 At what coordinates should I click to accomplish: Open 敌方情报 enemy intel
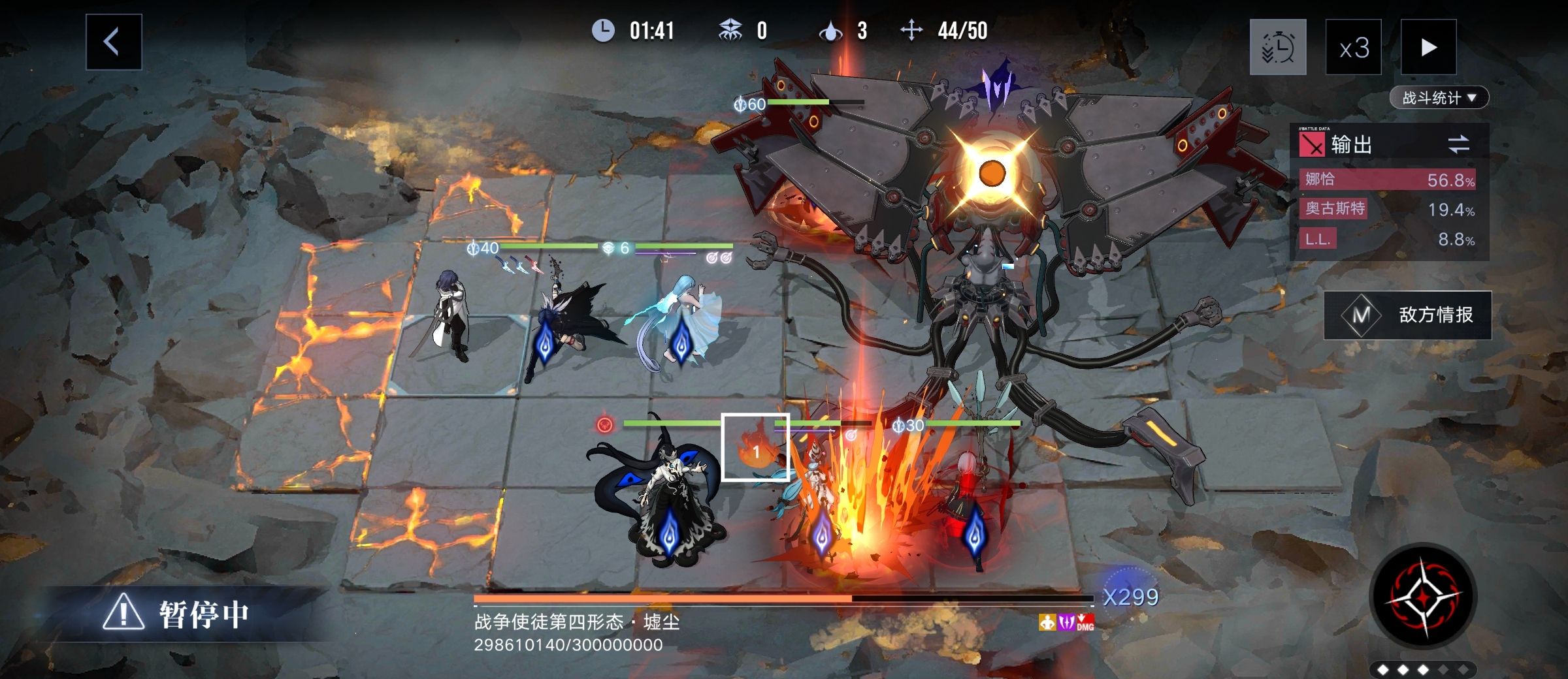pyautogui.click(x=1407, y=315)
